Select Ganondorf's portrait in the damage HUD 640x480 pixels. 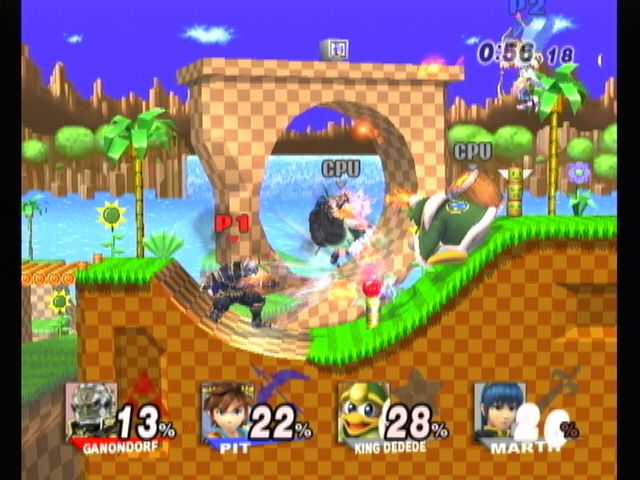(x=91, y=410)
